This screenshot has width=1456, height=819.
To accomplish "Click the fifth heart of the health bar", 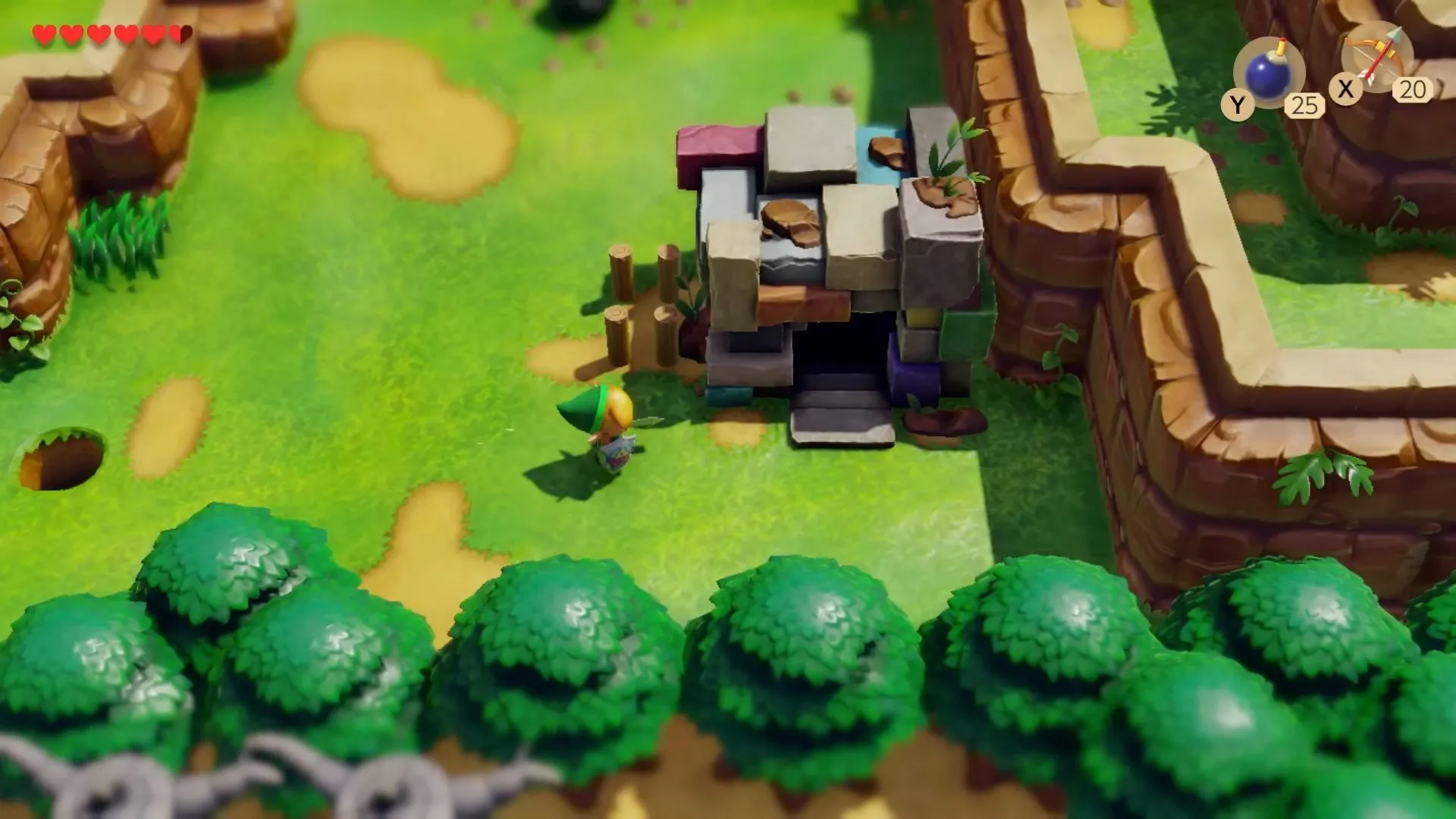I will pyautogui.click(x=152, y=32).
